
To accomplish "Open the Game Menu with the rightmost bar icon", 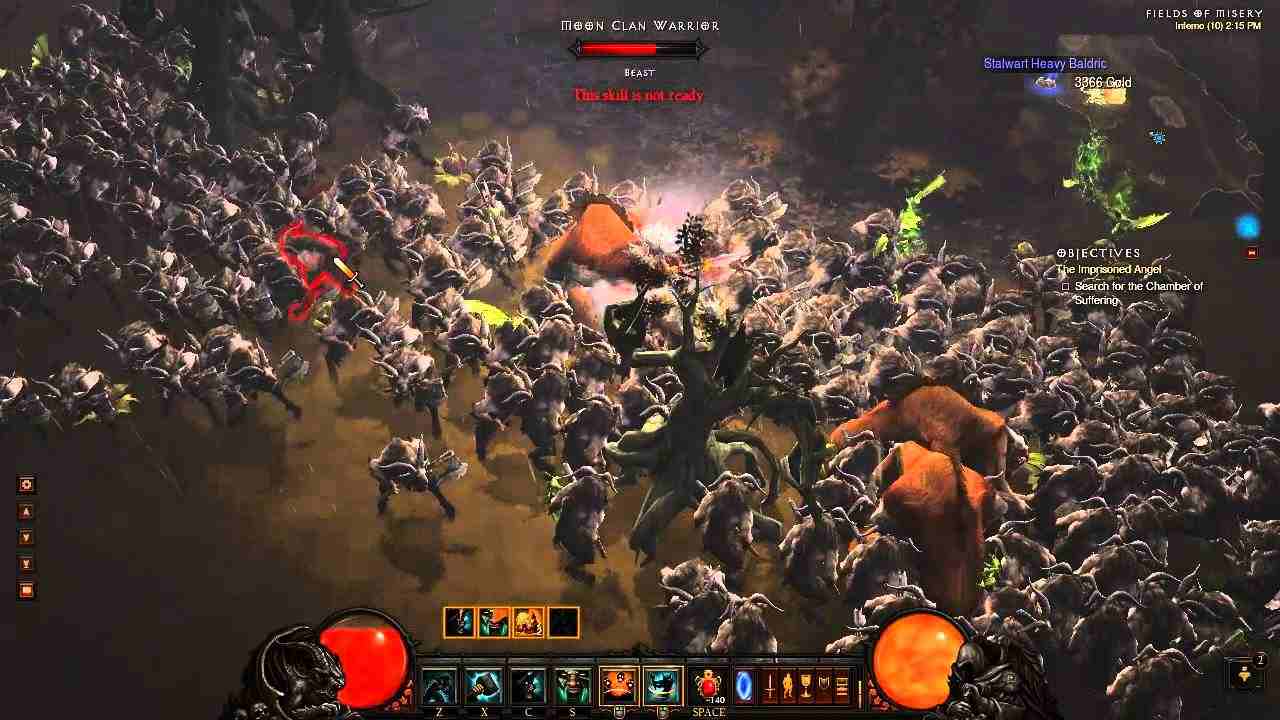I will coord(841,685).
